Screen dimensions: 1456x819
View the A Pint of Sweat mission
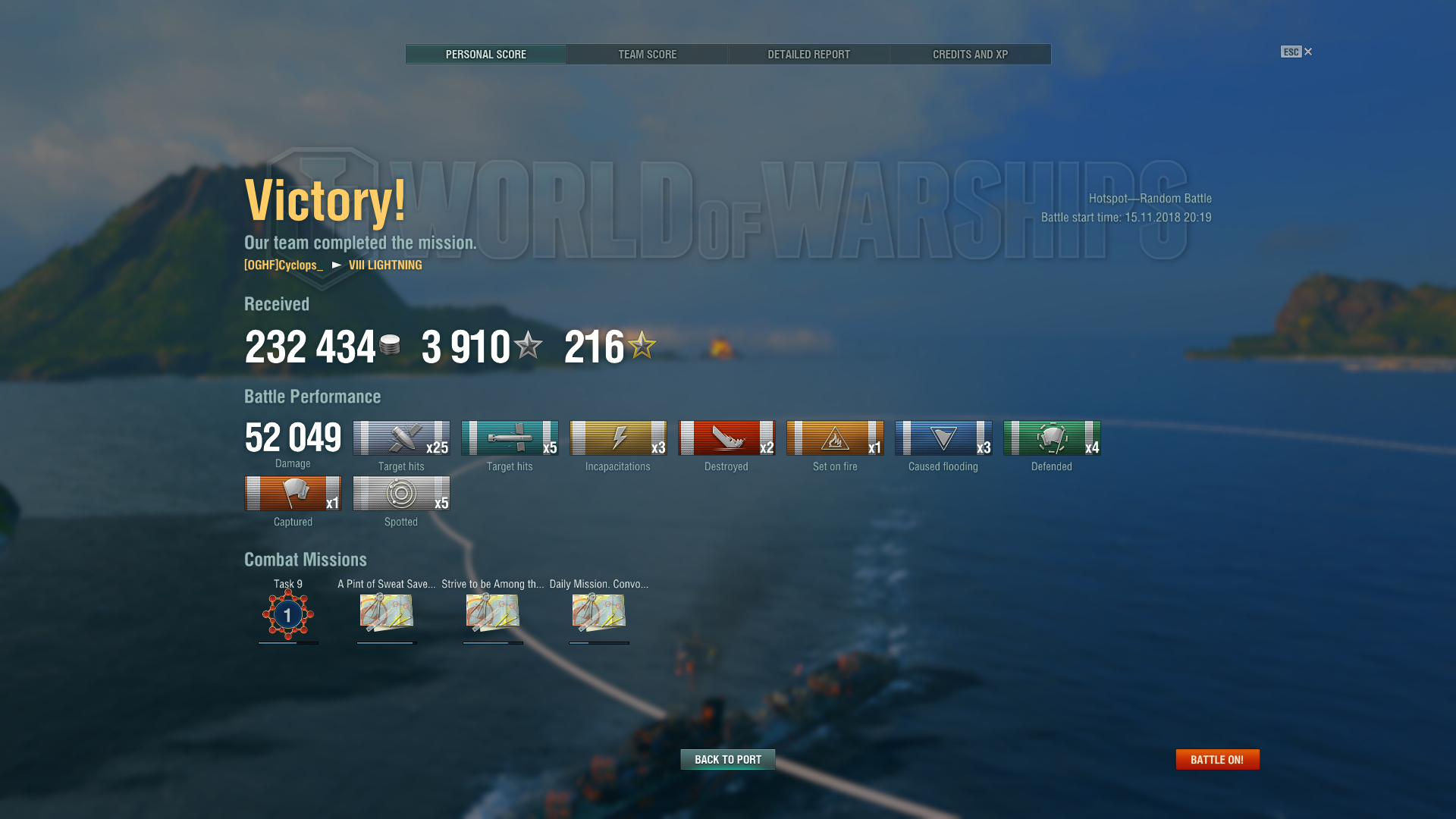(x=387, y=613)
